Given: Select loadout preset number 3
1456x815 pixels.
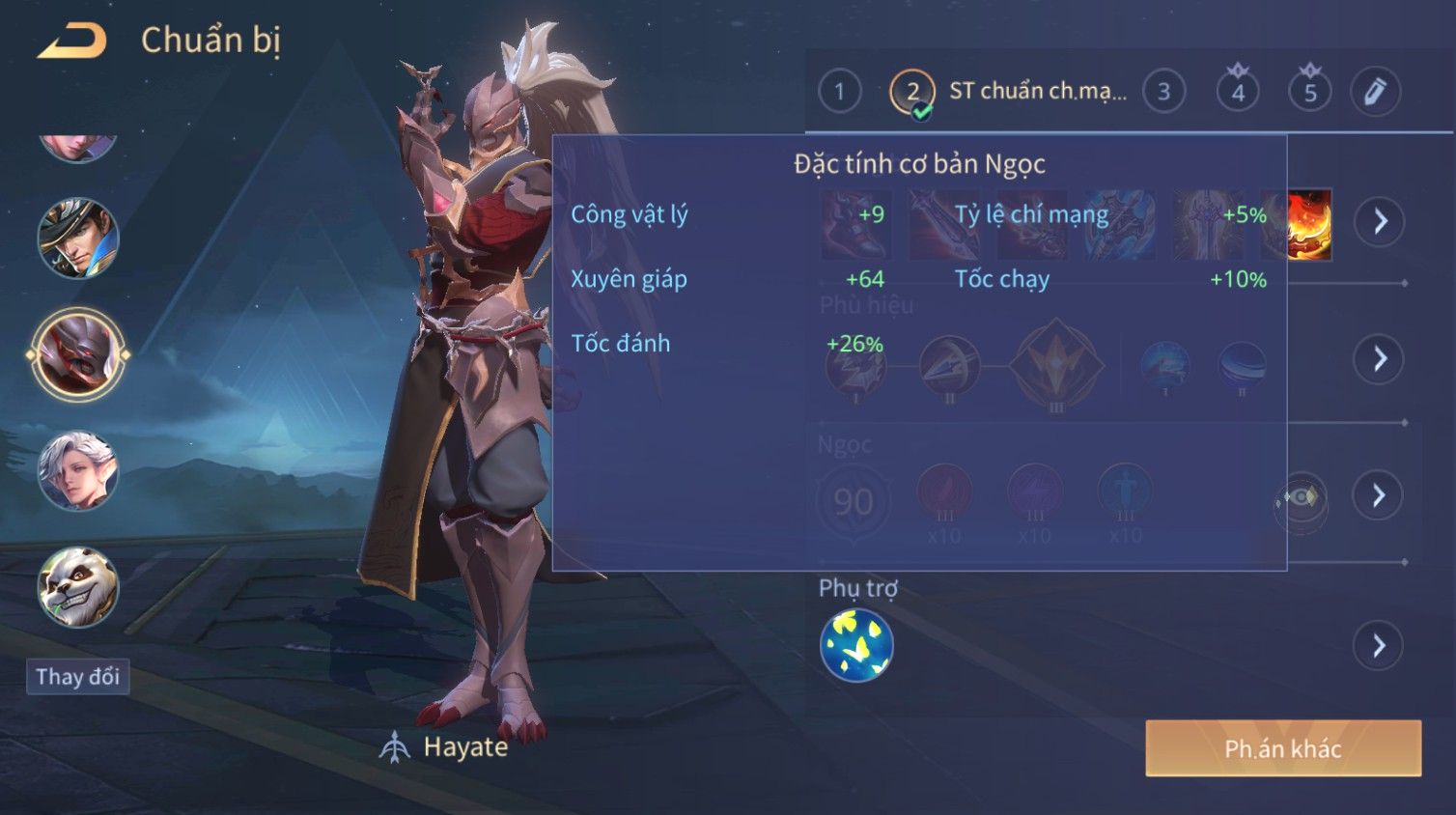Looking at the screenshot, I should click(x=1163, y=92).
